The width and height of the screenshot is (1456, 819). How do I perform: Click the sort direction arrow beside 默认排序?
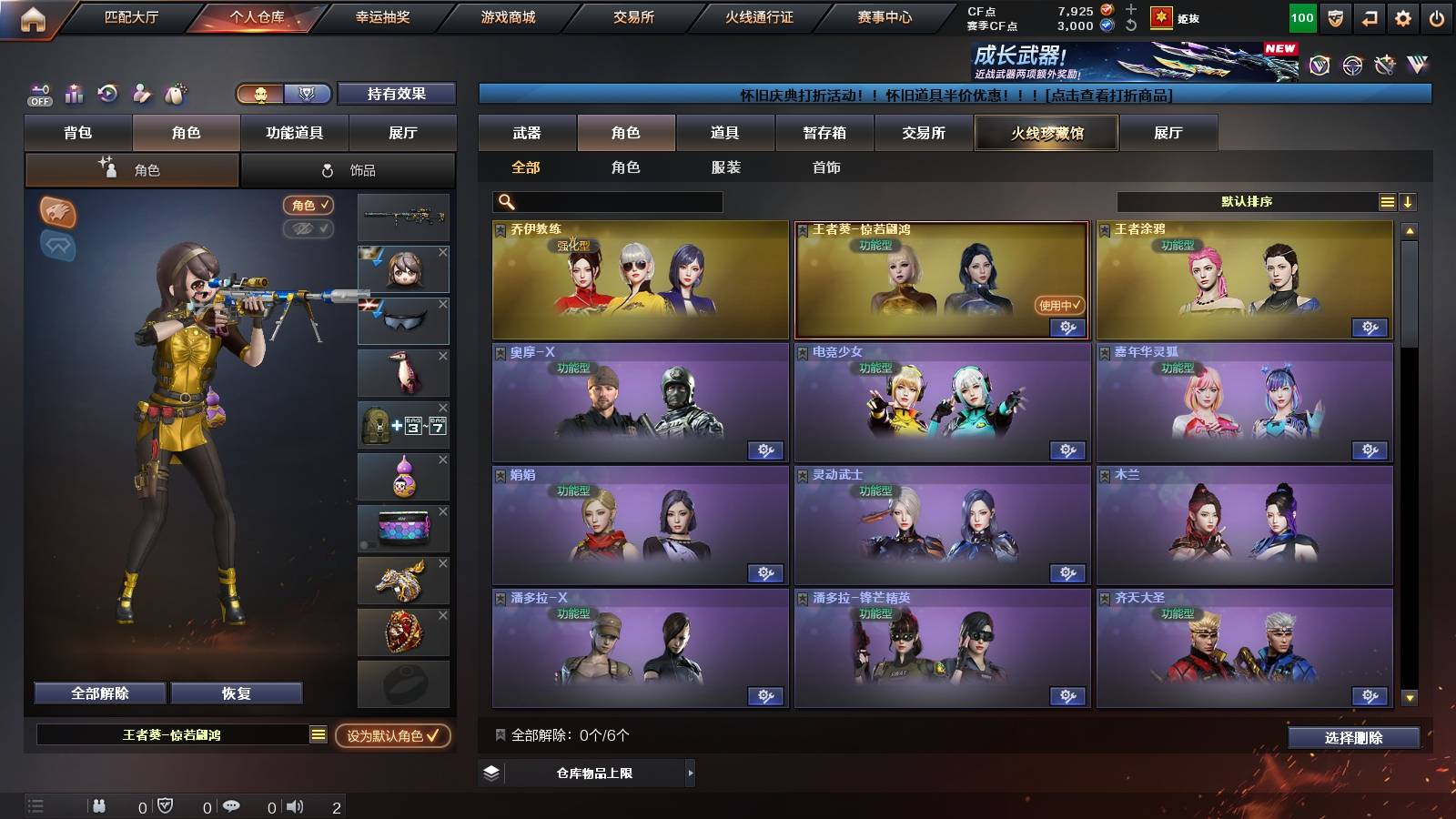[x=1409, y=201]
